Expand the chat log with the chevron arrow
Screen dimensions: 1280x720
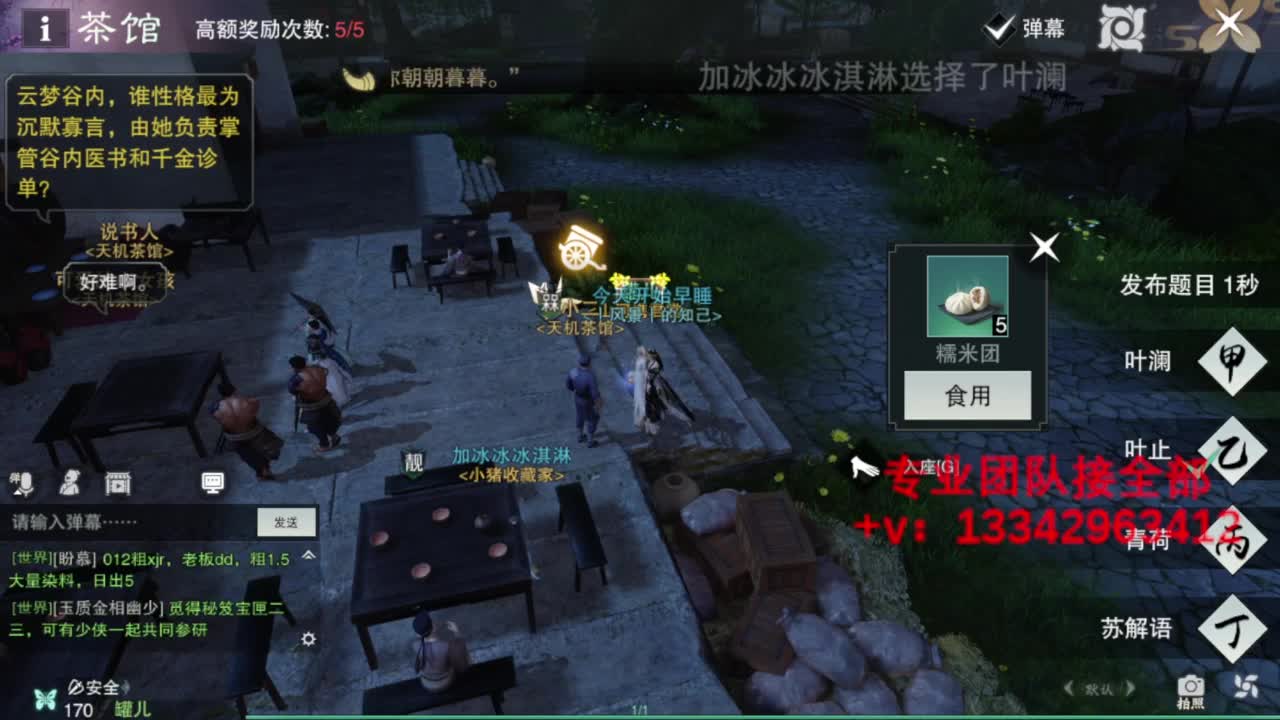pos(308,556)
